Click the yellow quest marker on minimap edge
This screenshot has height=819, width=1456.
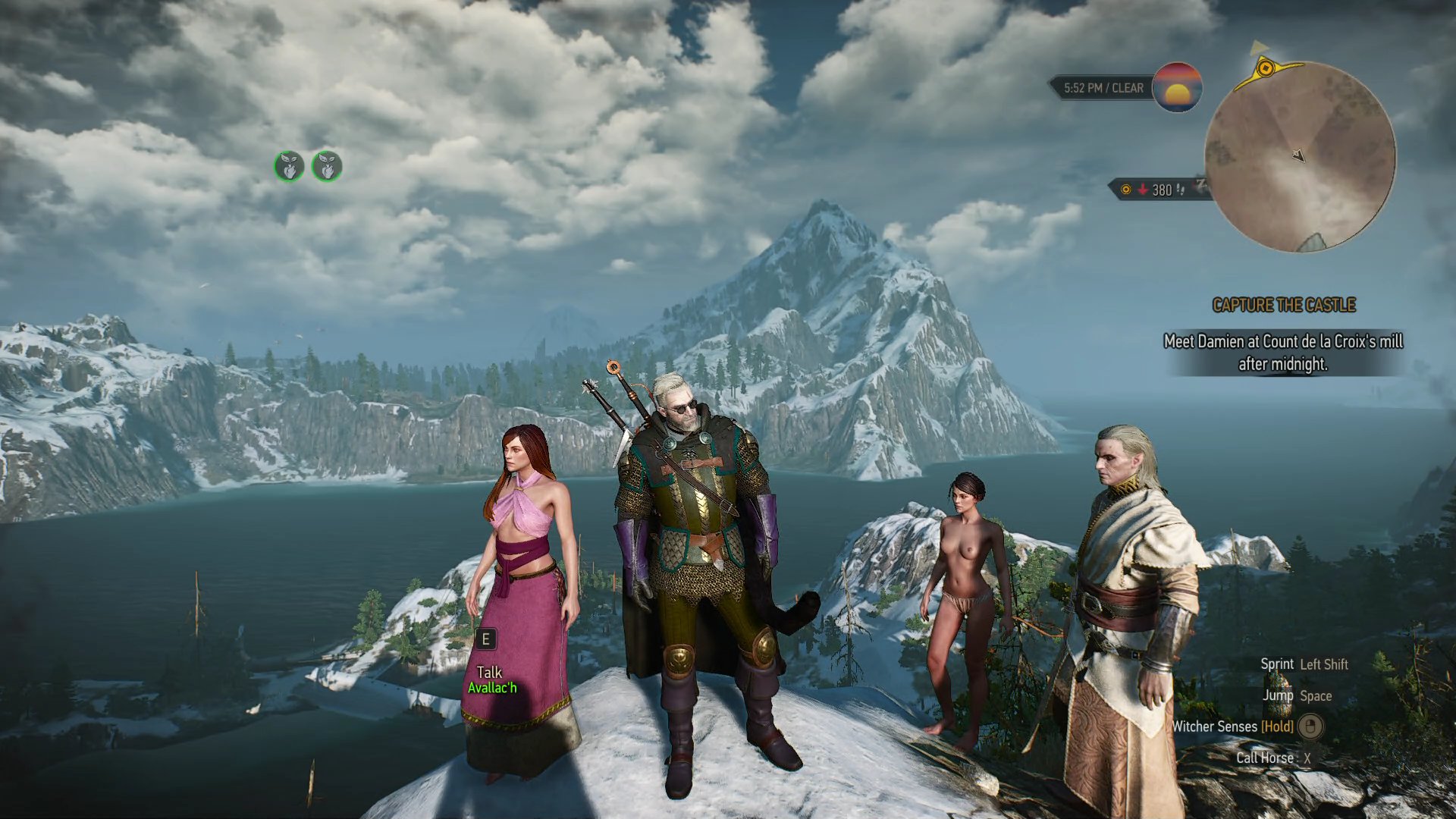1265,69
